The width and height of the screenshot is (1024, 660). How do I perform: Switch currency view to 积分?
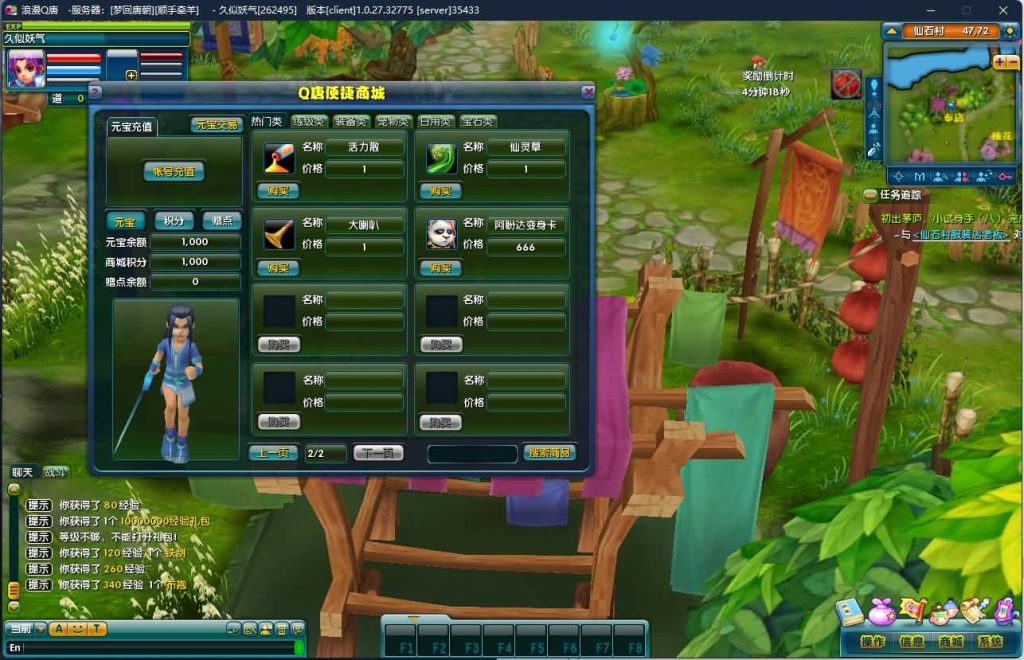pos(174,221)
